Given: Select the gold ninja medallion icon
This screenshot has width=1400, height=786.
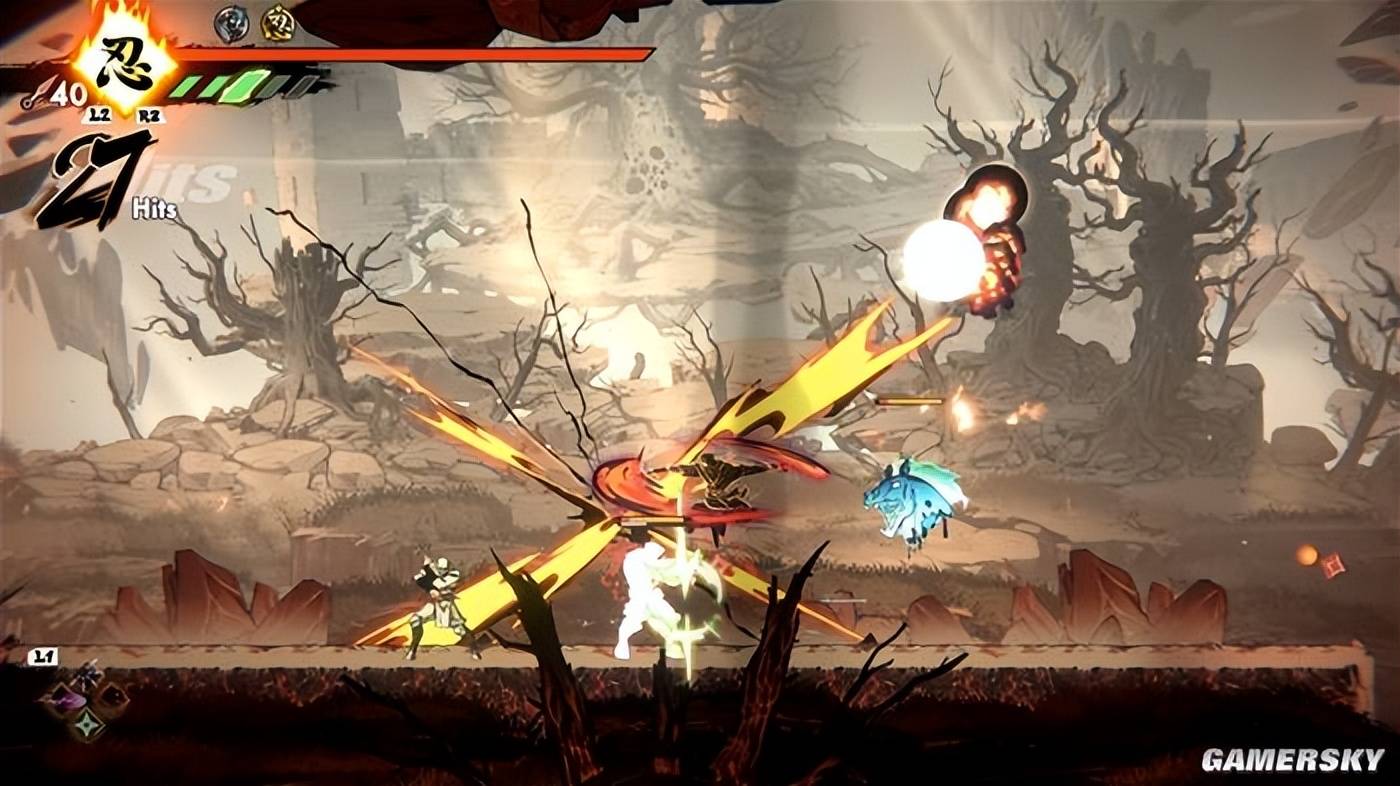Looking at the screenshot, I should coord(278,24).
